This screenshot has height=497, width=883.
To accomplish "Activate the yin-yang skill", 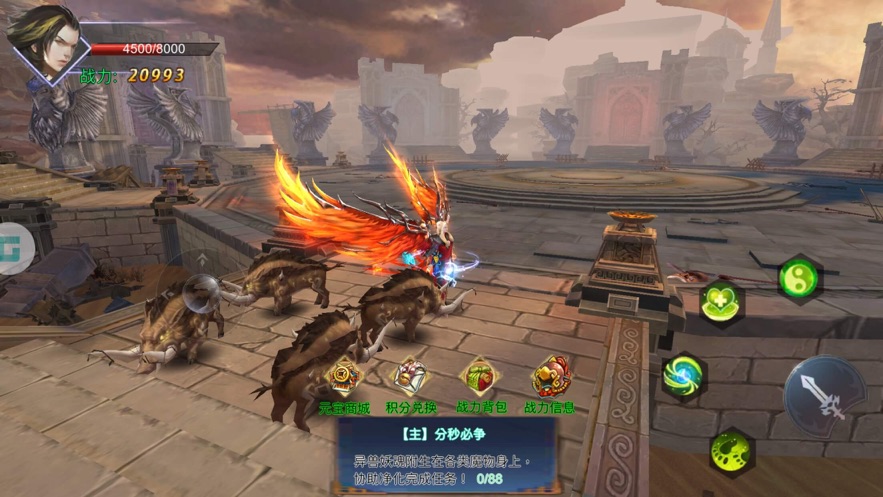I will [798, 277].
